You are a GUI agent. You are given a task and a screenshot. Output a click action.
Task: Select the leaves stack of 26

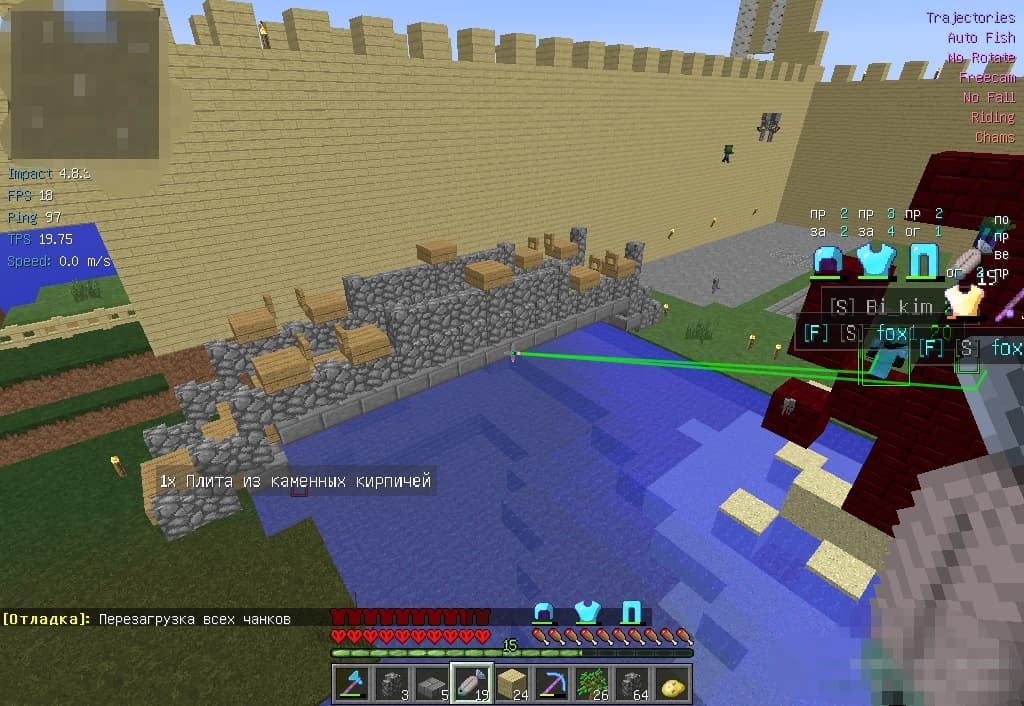pyautogui.click(x=594, y=683)
